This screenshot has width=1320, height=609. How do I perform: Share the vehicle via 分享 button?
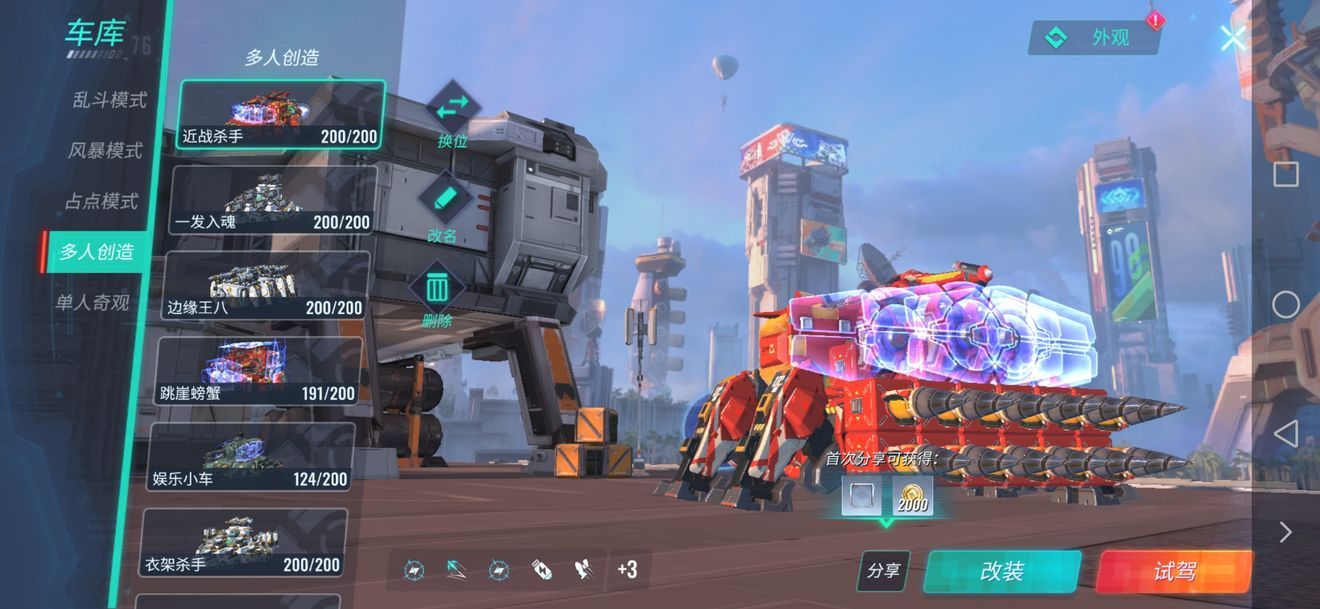point(883,571)
